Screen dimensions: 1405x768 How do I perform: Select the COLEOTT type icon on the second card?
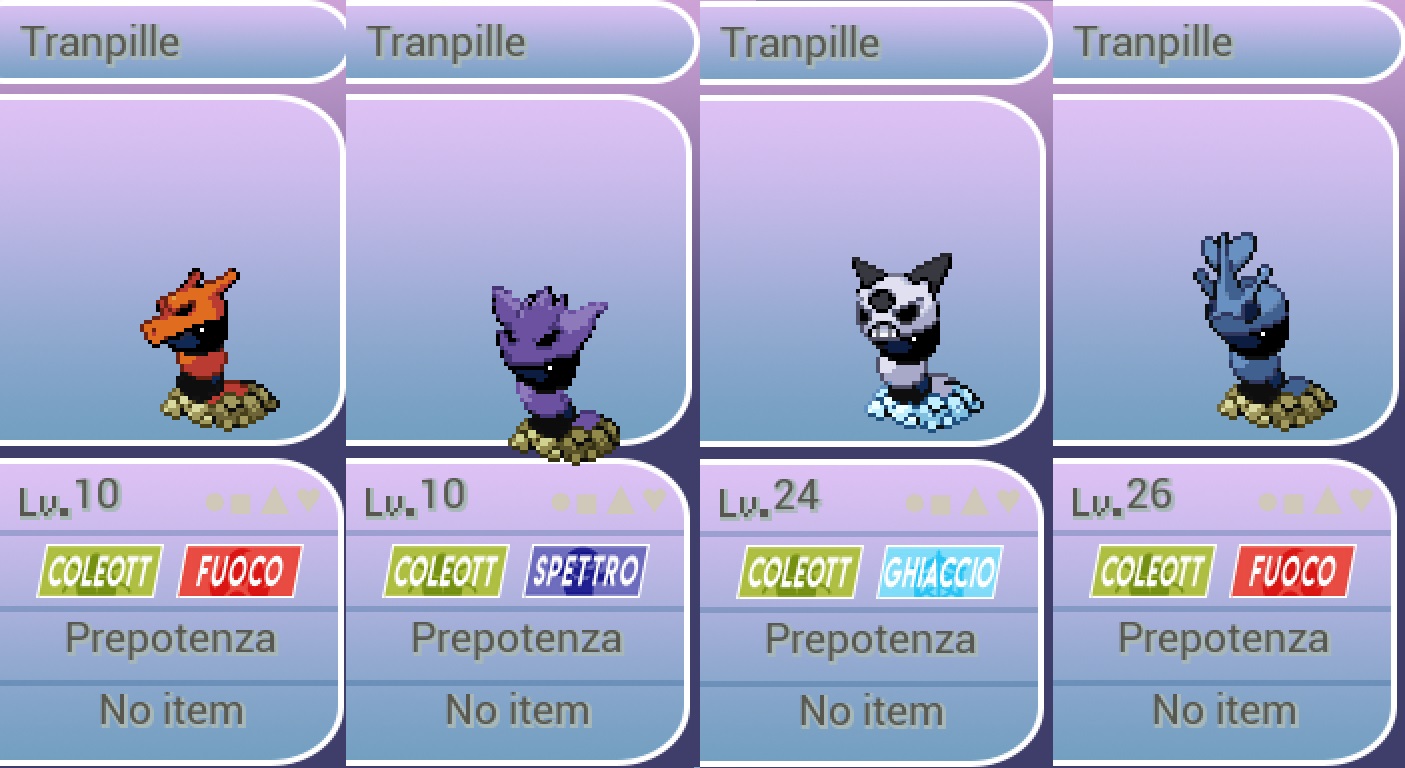tap(444, 571)
